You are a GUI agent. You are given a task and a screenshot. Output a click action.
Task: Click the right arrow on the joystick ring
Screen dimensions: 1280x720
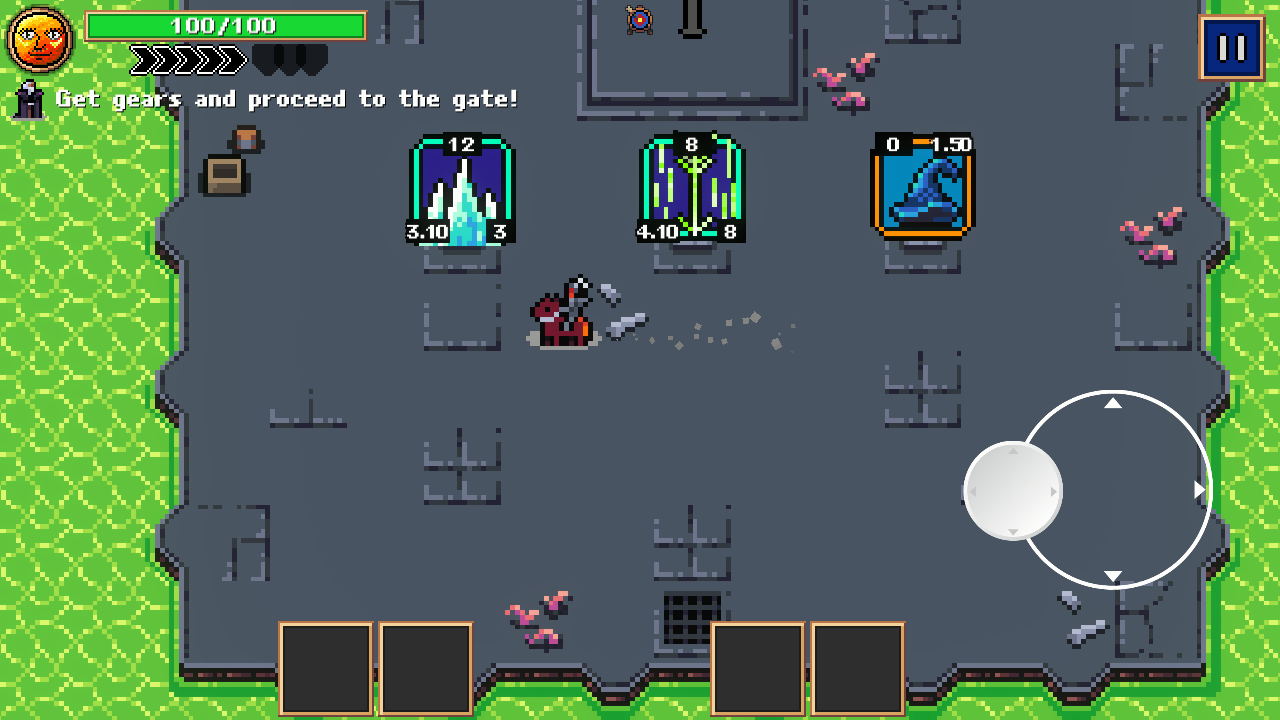(1197, 490)
